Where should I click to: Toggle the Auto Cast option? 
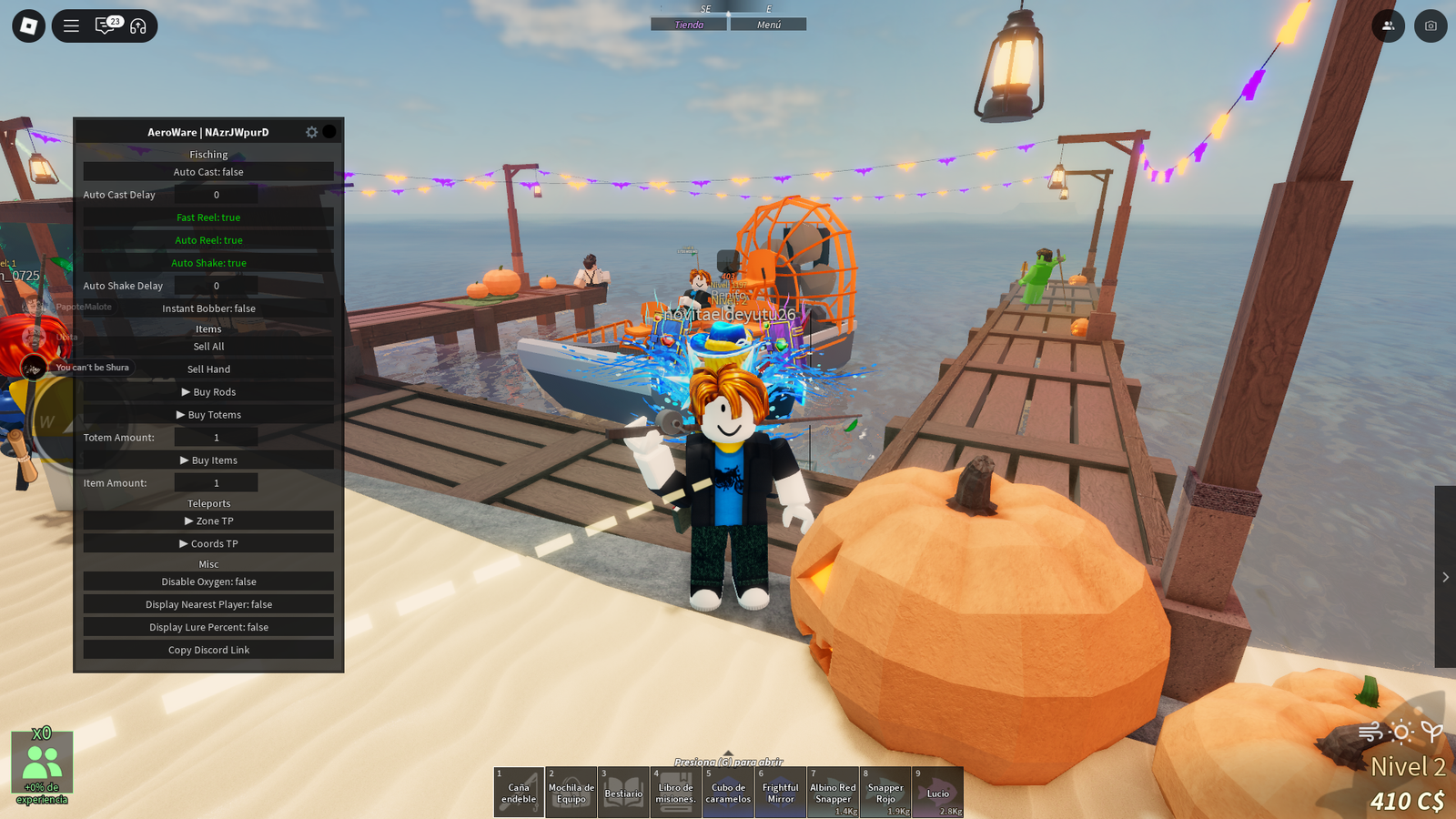208,172
